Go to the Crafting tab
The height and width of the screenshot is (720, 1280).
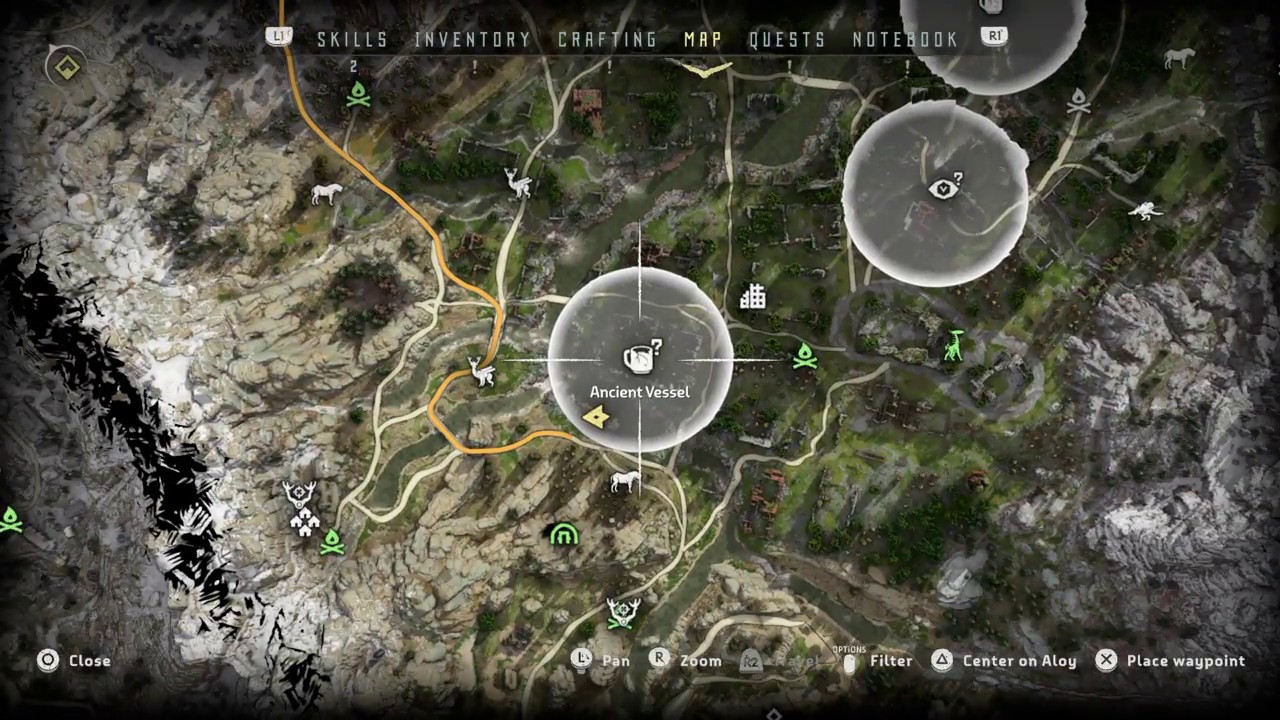607,40
